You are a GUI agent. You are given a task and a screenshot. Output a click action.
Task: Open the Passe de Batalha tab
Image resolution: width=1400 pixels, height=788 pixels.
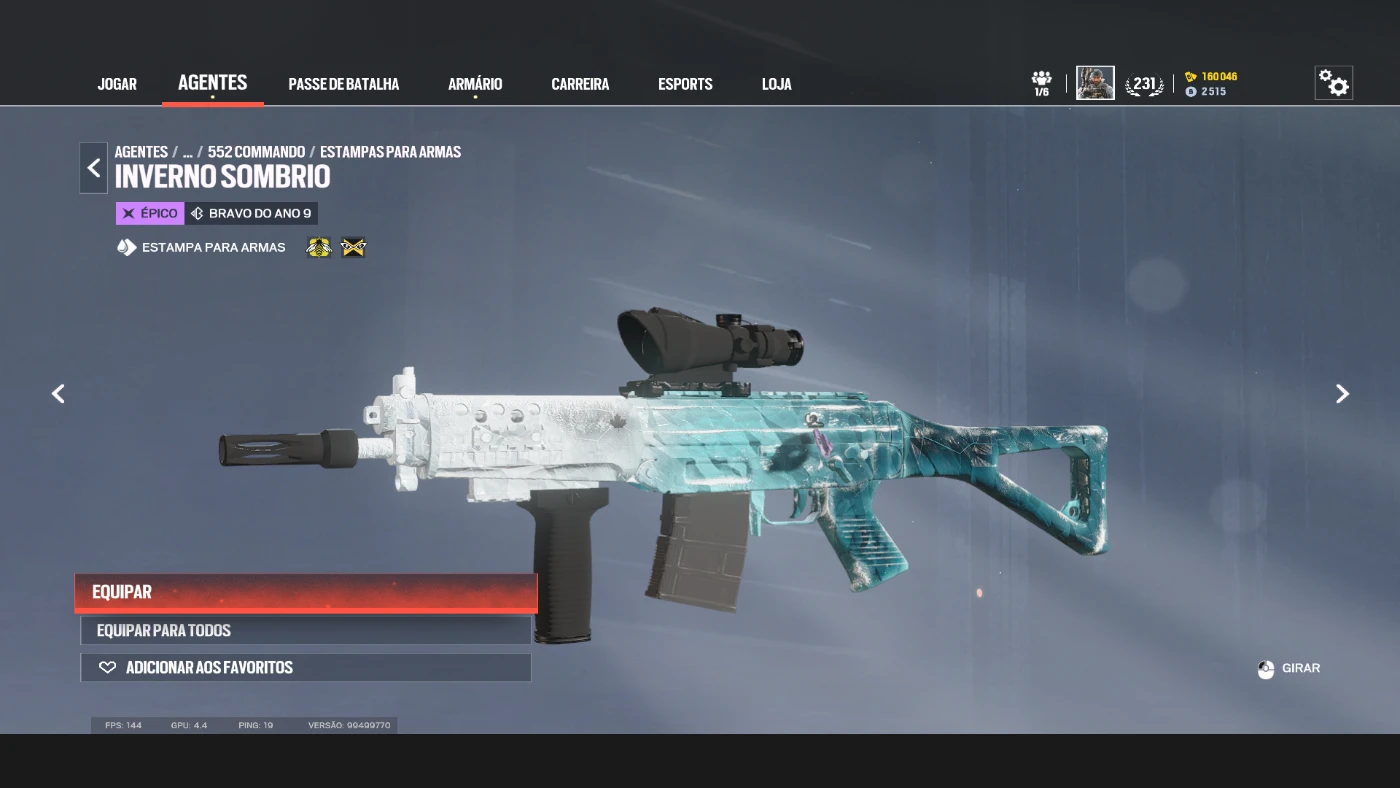(x=343, y=84)
